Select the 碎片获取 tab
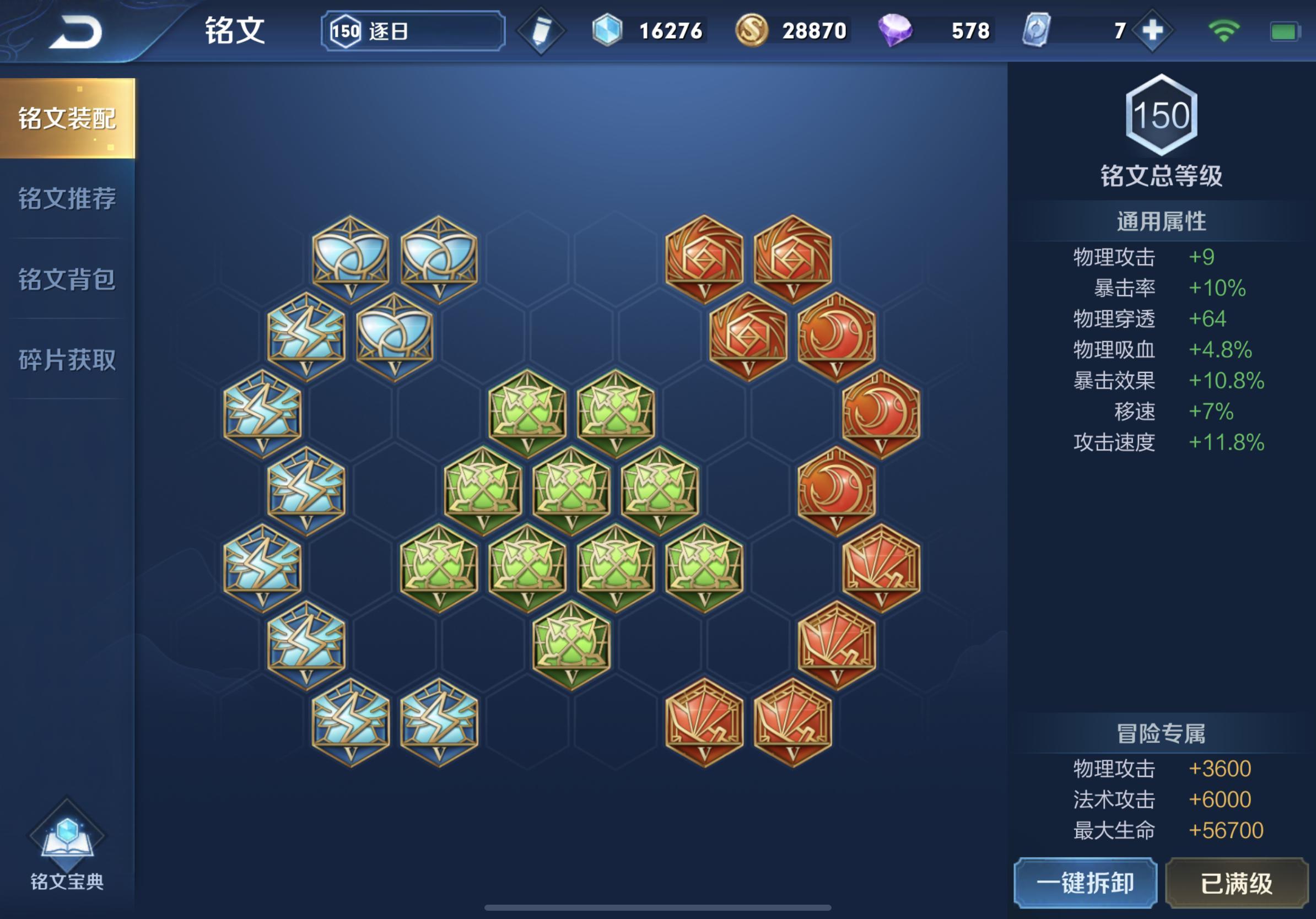Image resolution: width=1316 pixels, height=919 pixels. [x=67, y=360]
